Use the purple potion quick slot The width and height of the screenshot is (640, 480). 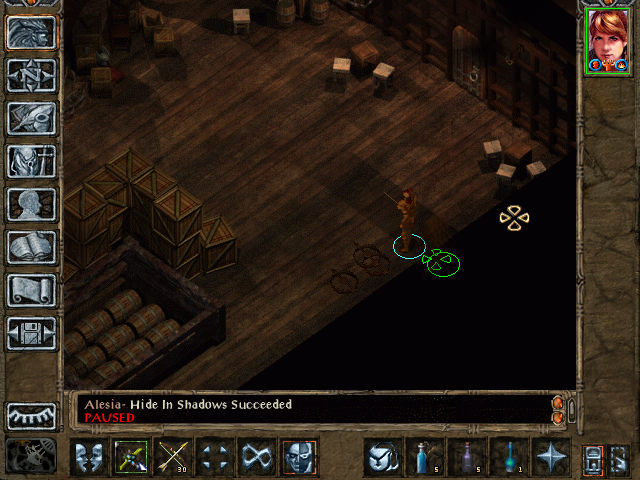pos(467,457)
